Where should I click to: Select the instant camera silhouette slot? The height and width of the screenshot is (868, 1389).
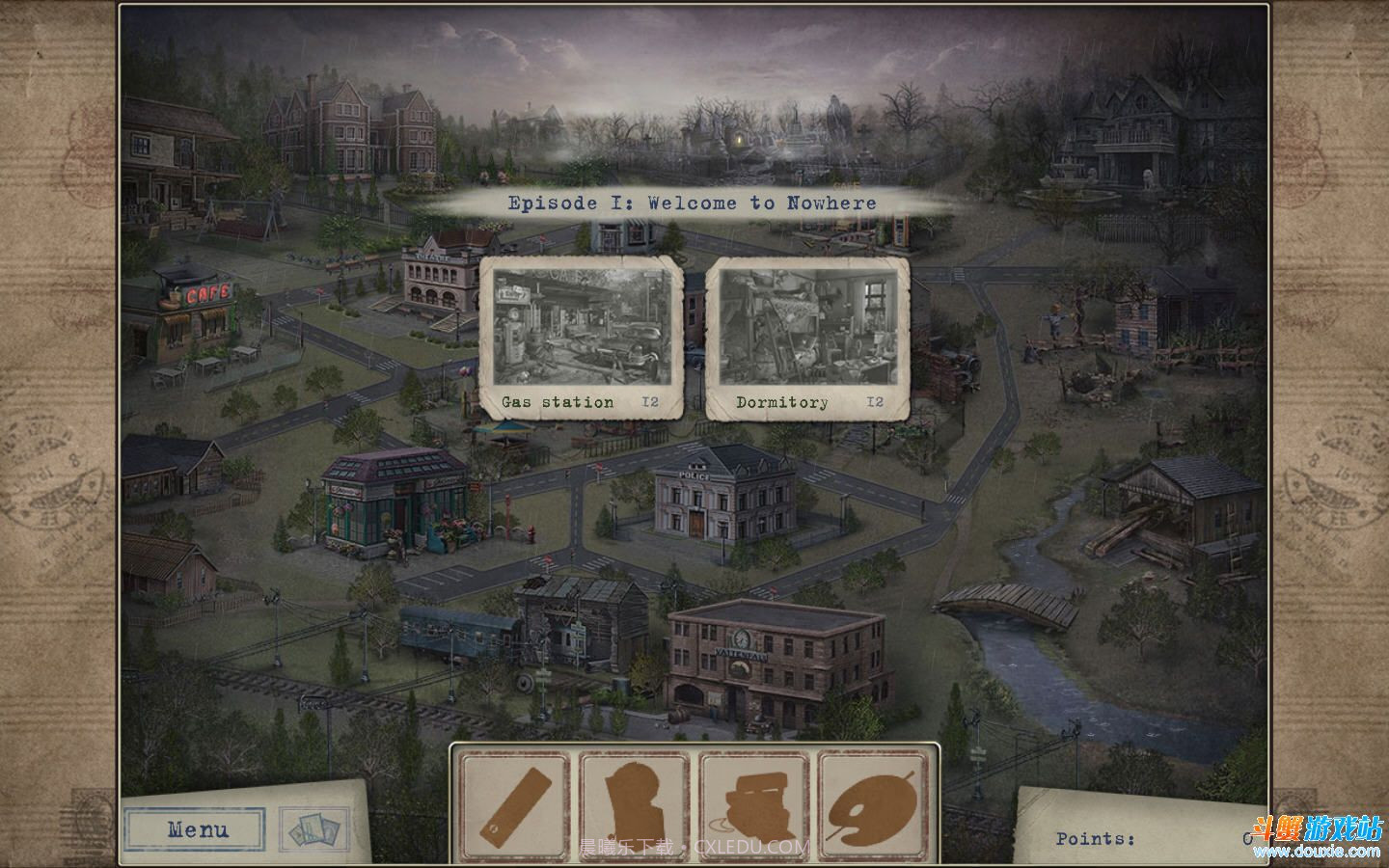[x=753, y=806]
